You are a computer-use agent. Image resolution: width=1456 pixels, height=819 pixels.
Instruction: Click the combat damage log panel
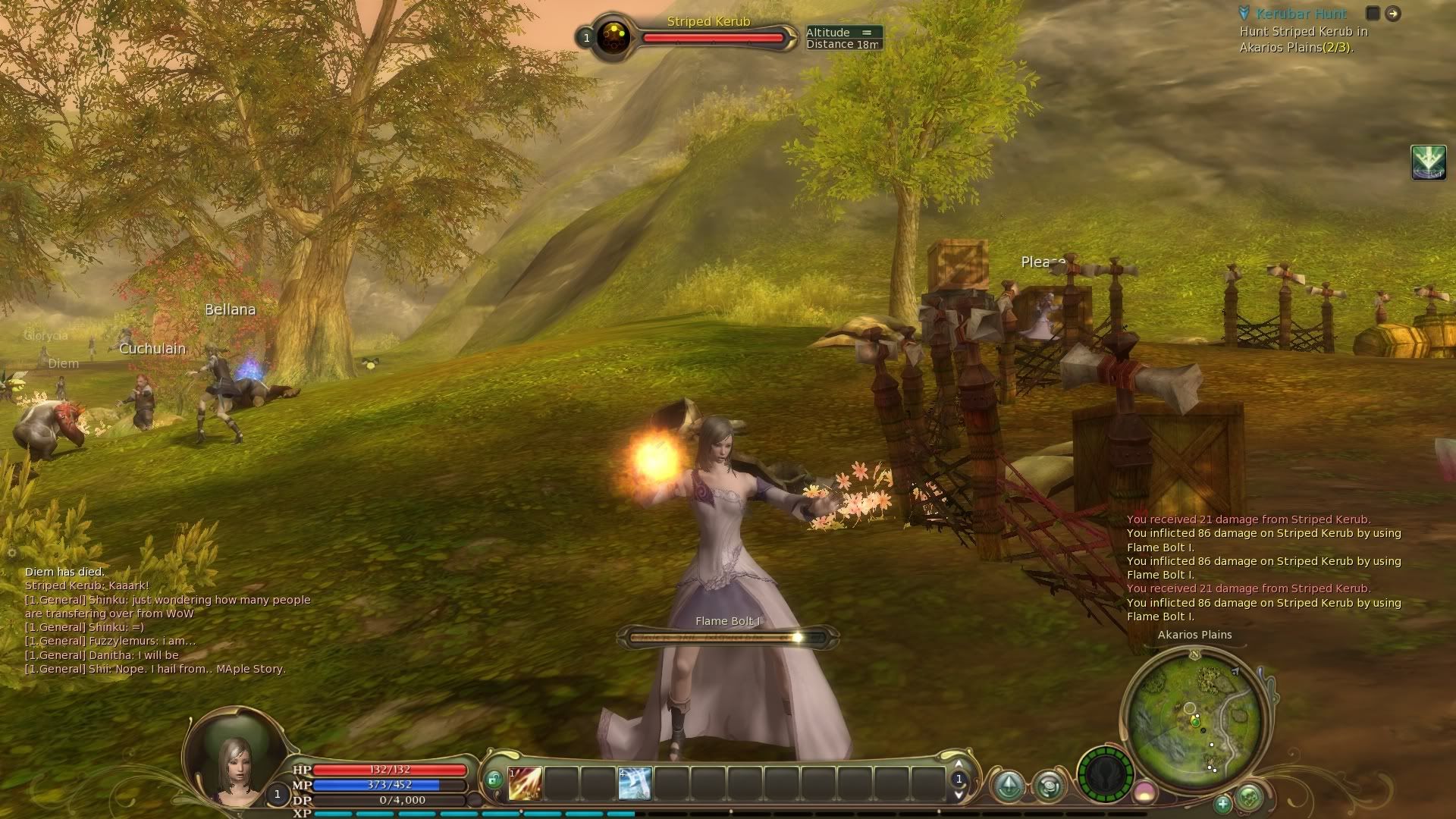(x=1263, y=568)
